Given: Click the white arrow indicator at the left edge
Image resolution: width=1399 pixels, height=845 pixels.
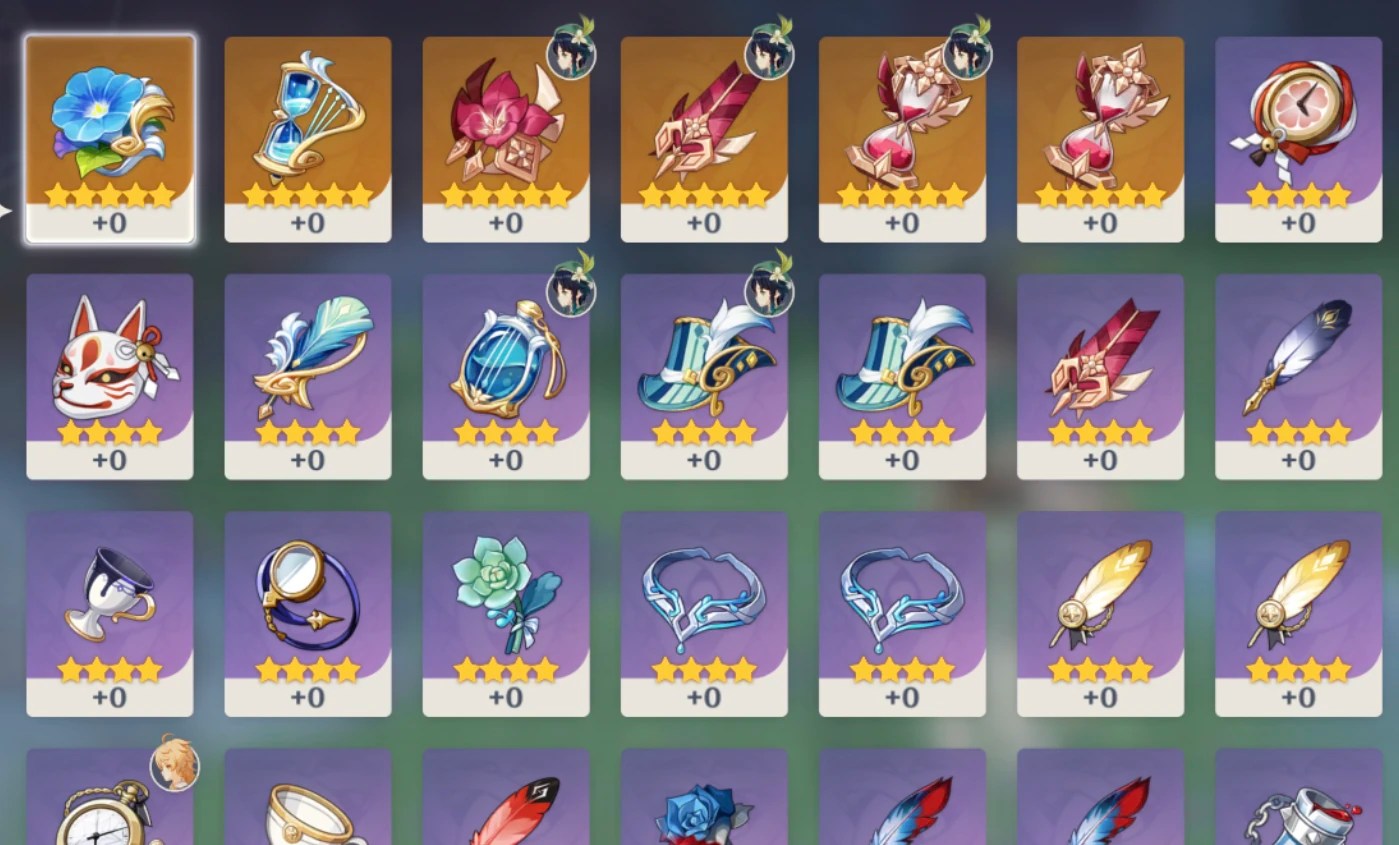Looking at the screenshot, I should [x=6, y=210].
